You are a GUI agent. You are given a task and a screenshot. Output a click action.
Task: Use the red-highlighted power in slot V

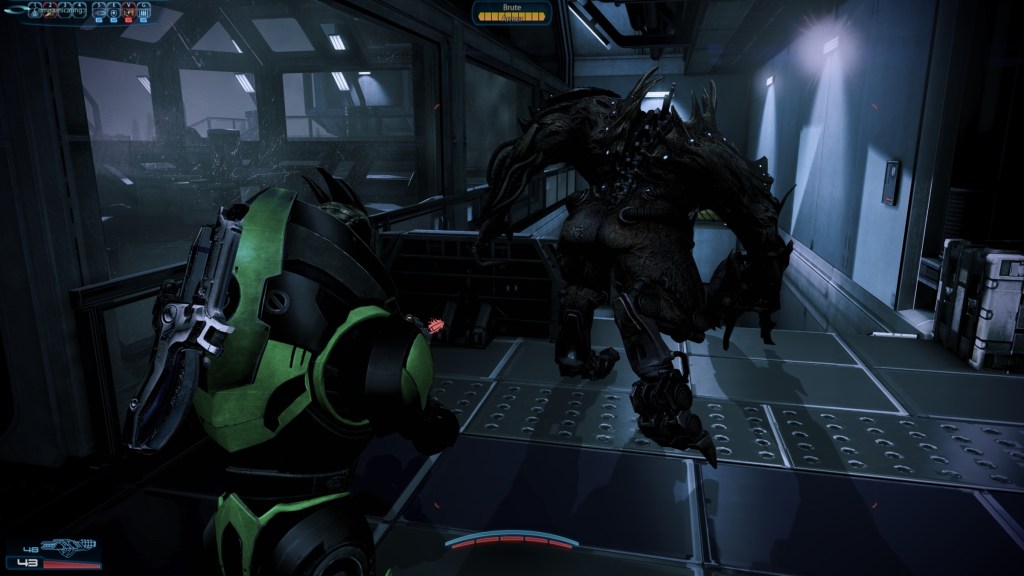point(128,11)
